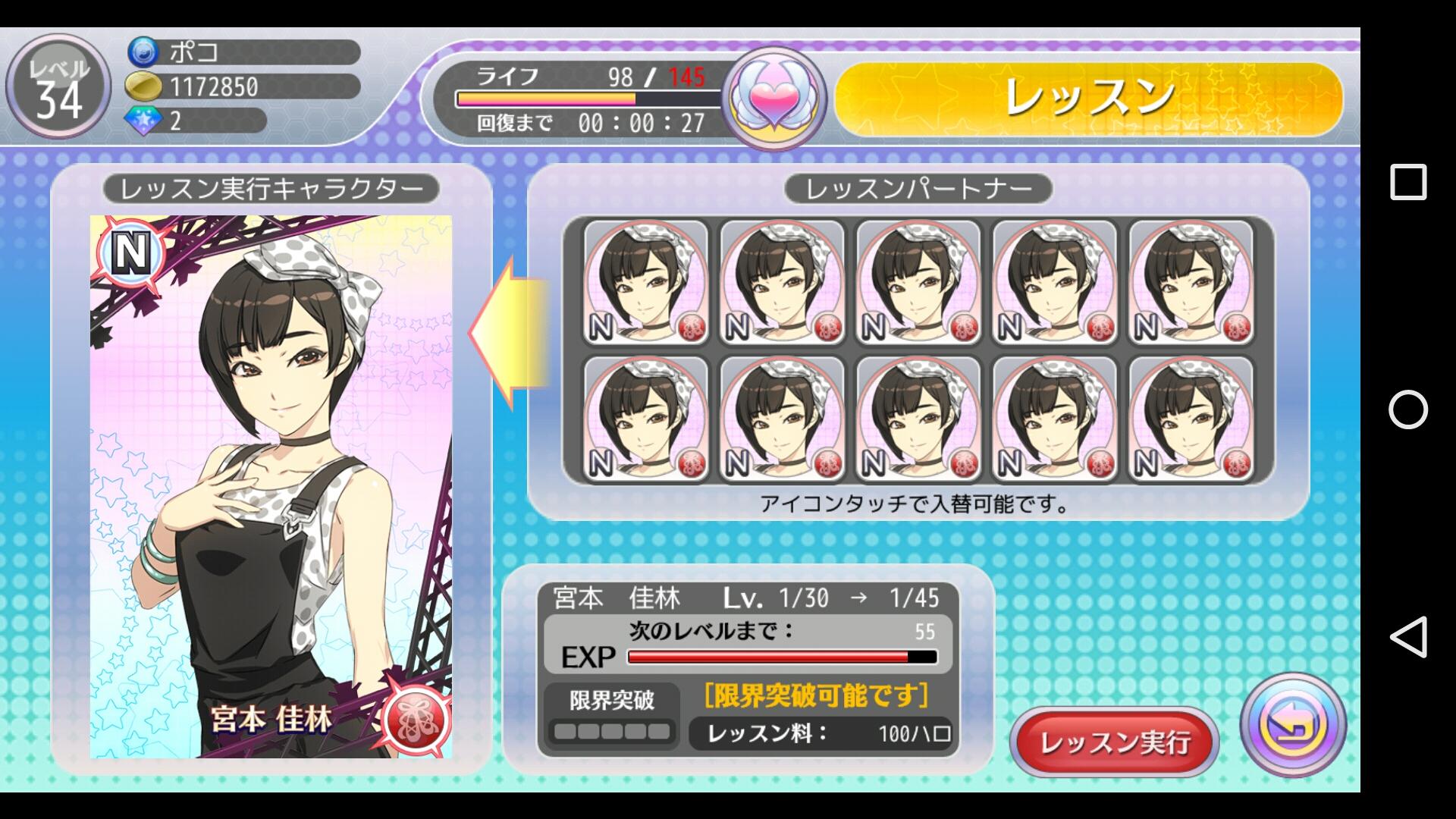Go back with the purple return arrow

click(x=1293, y=724)
